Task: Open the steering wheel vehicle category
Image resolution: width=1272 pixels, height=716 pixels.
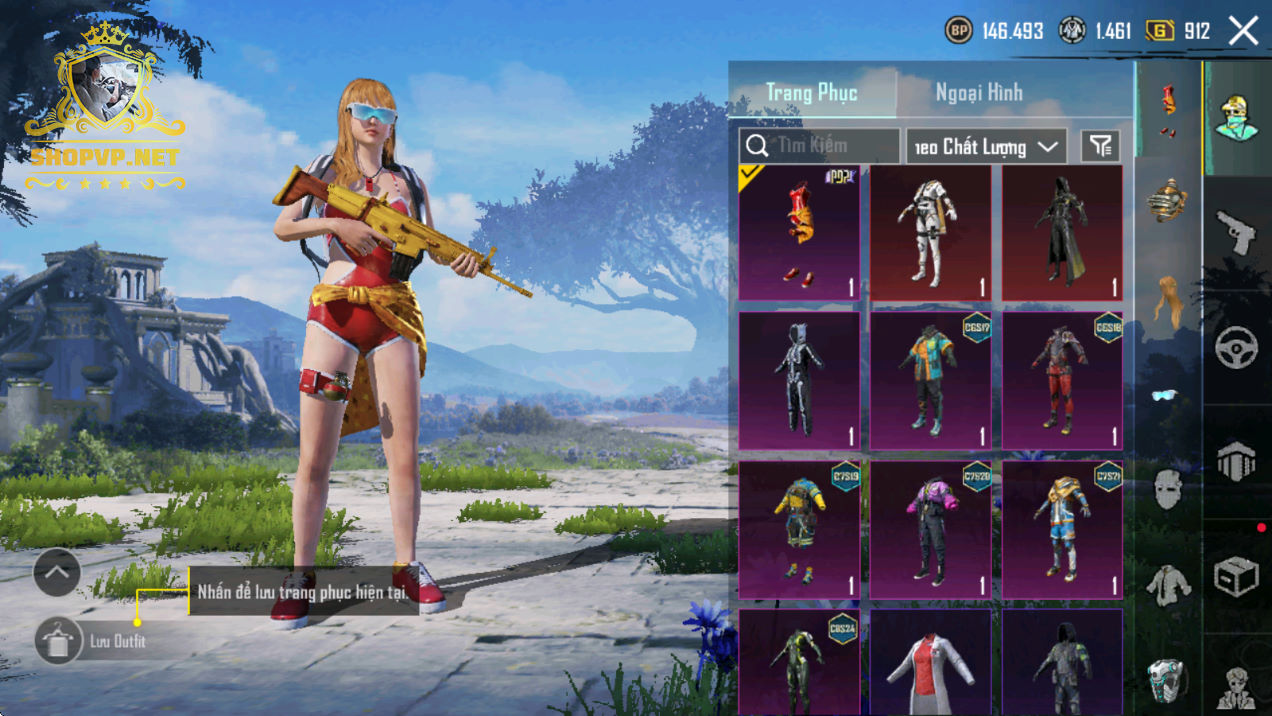Action: click(1236, 347)
